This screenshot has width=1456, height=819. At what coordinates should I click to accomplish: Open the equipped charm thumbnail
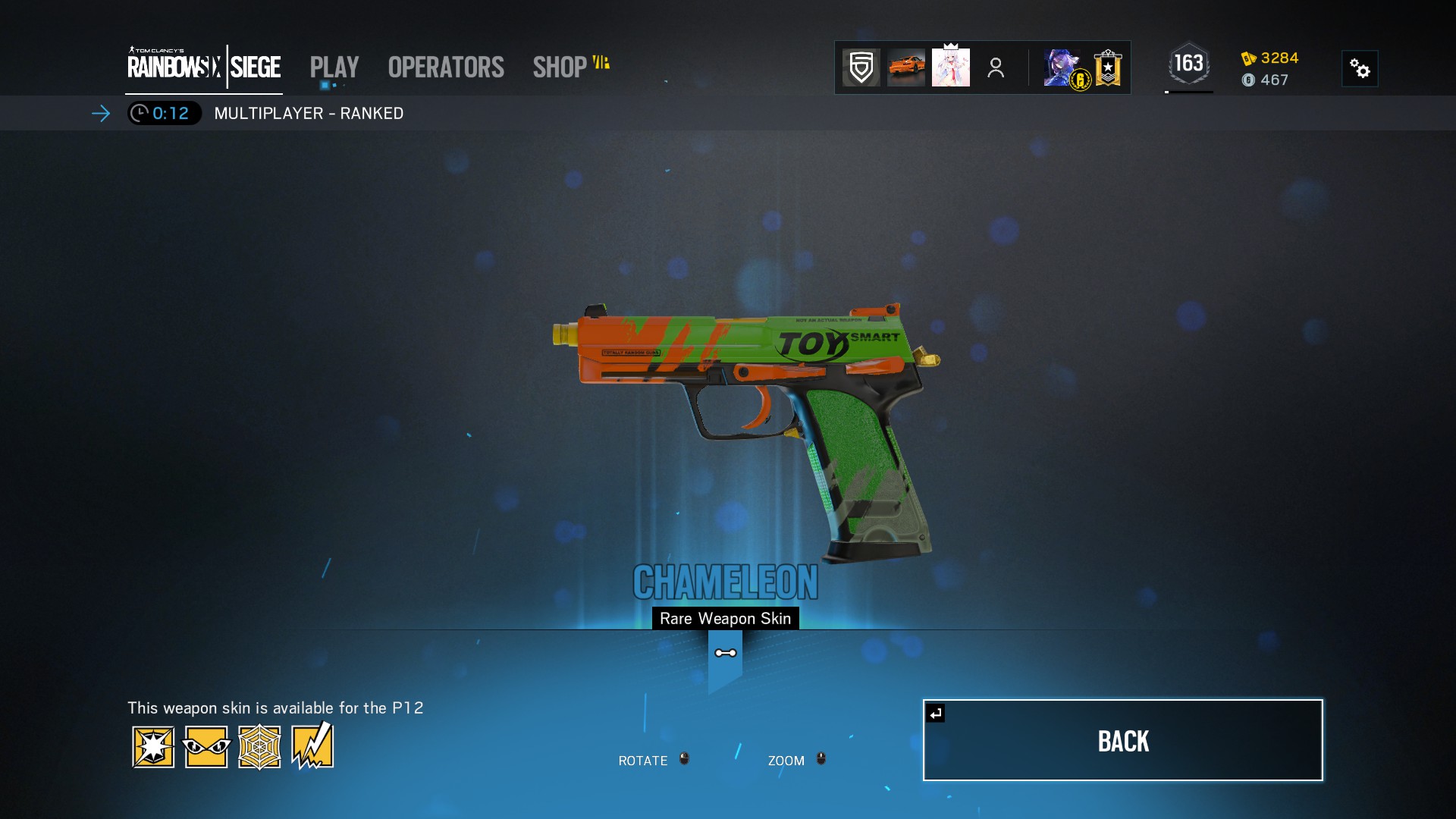pos(952,67)
